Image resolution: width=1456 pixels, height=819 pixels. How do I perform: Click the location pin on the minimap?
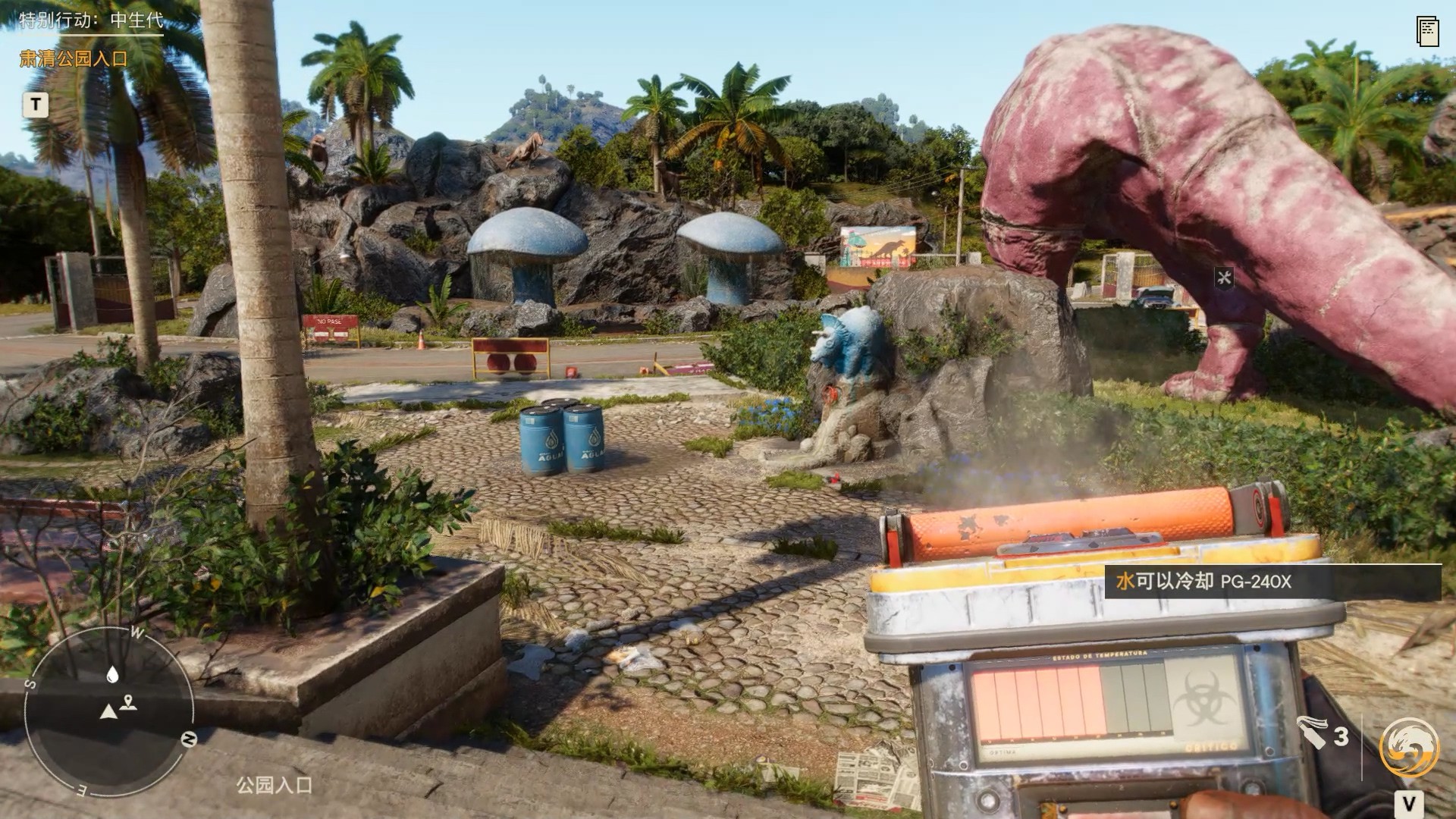(129, 702)
